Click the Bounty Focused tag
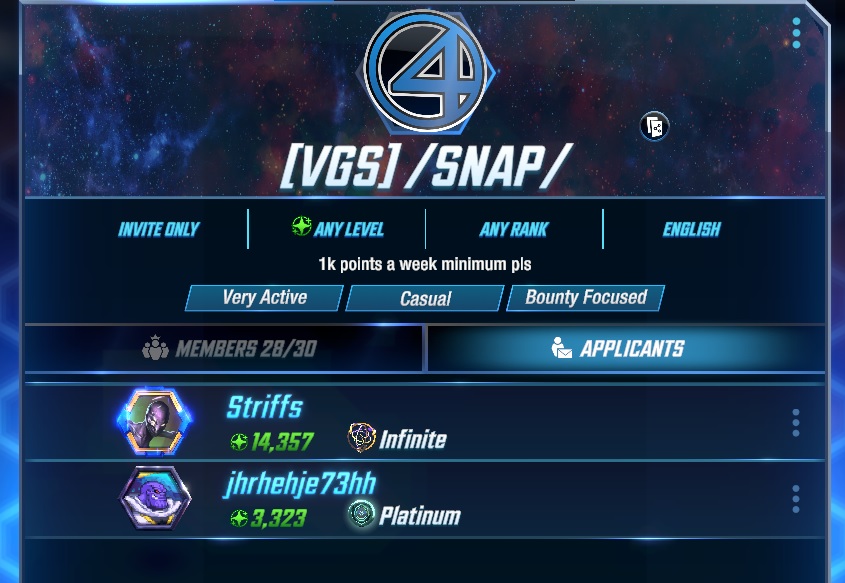 (x=586, y=298)
